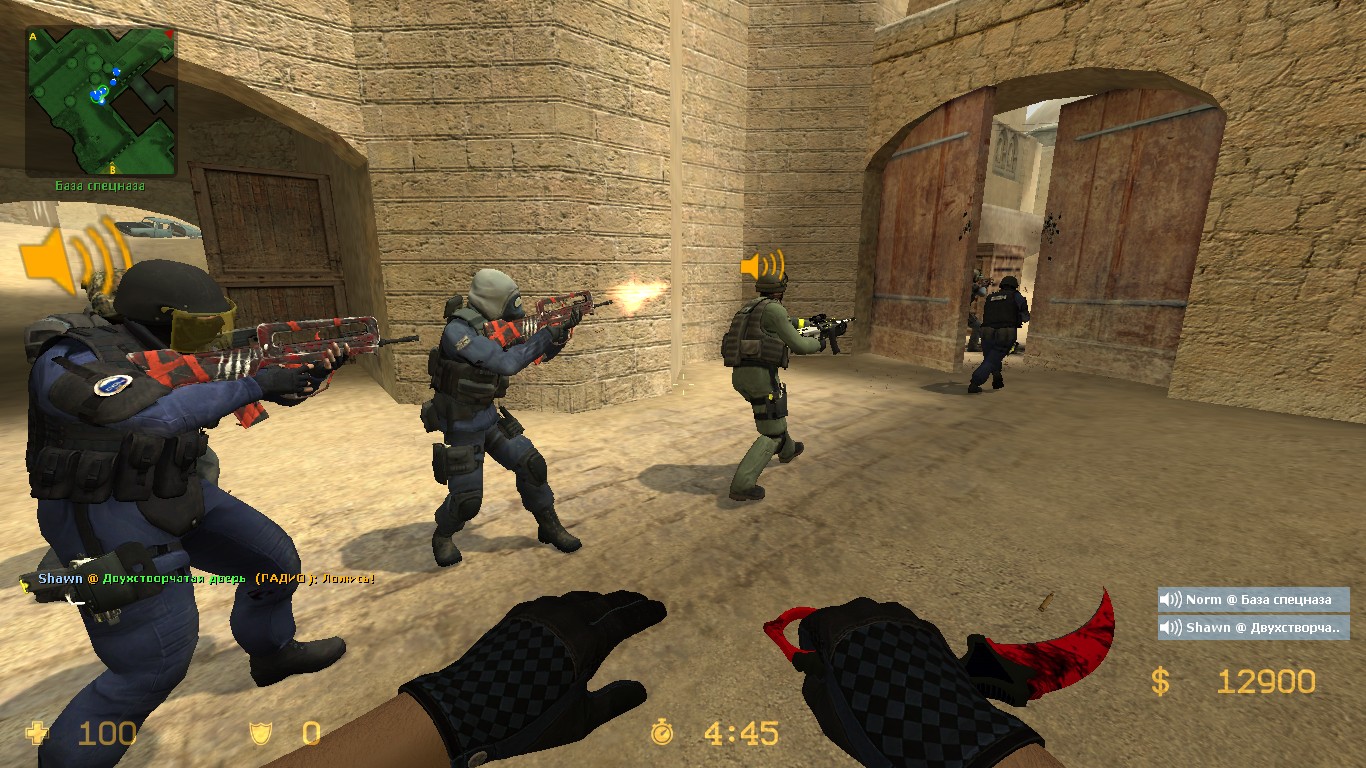Select Norm's voice chat entry
The width and height of the screenshot is (1366, 768).
pos(1254,600)
